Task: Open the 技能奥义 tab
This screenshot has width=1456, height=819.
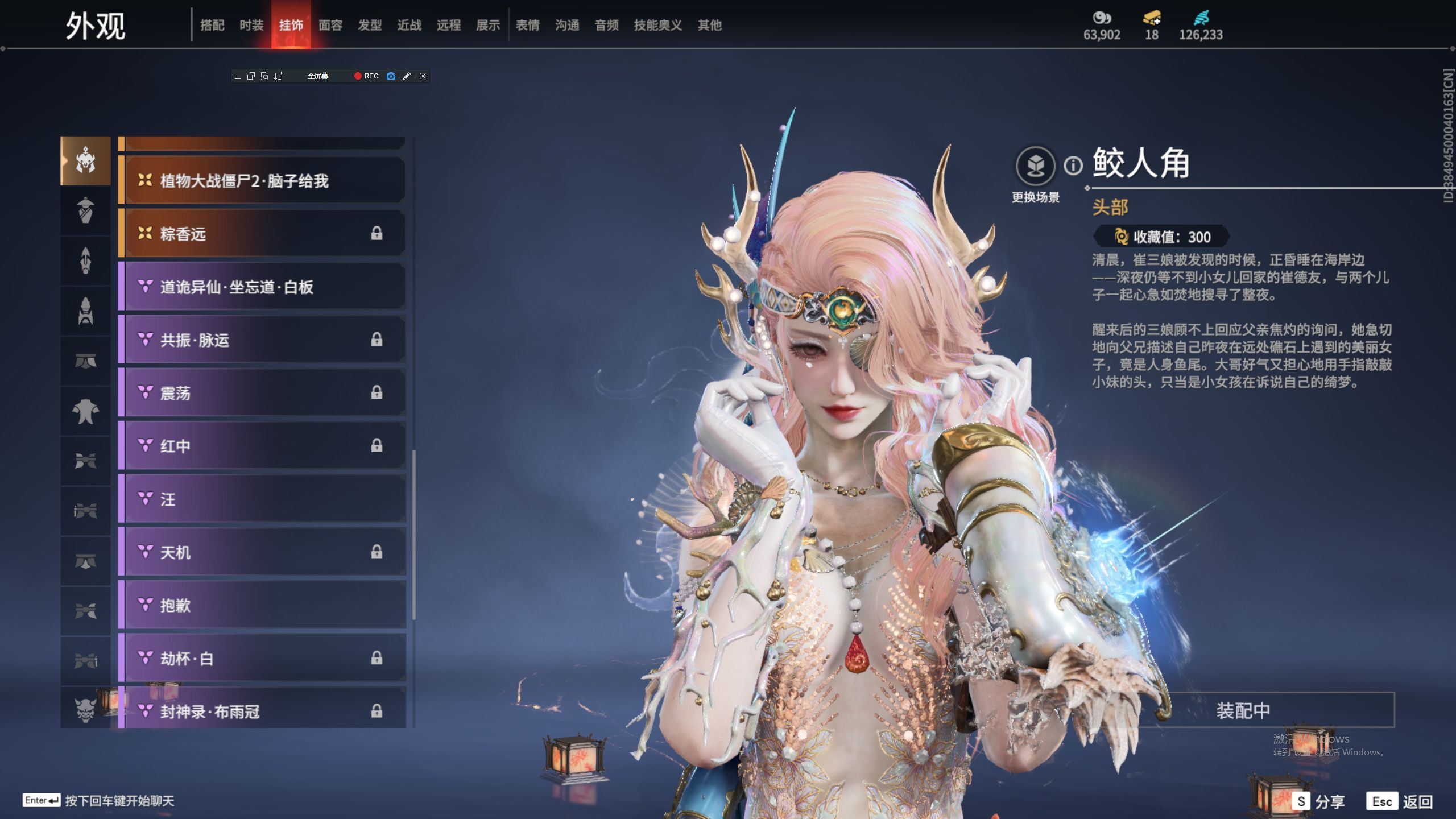Action: pyautogui.click(x=657, y=25)
